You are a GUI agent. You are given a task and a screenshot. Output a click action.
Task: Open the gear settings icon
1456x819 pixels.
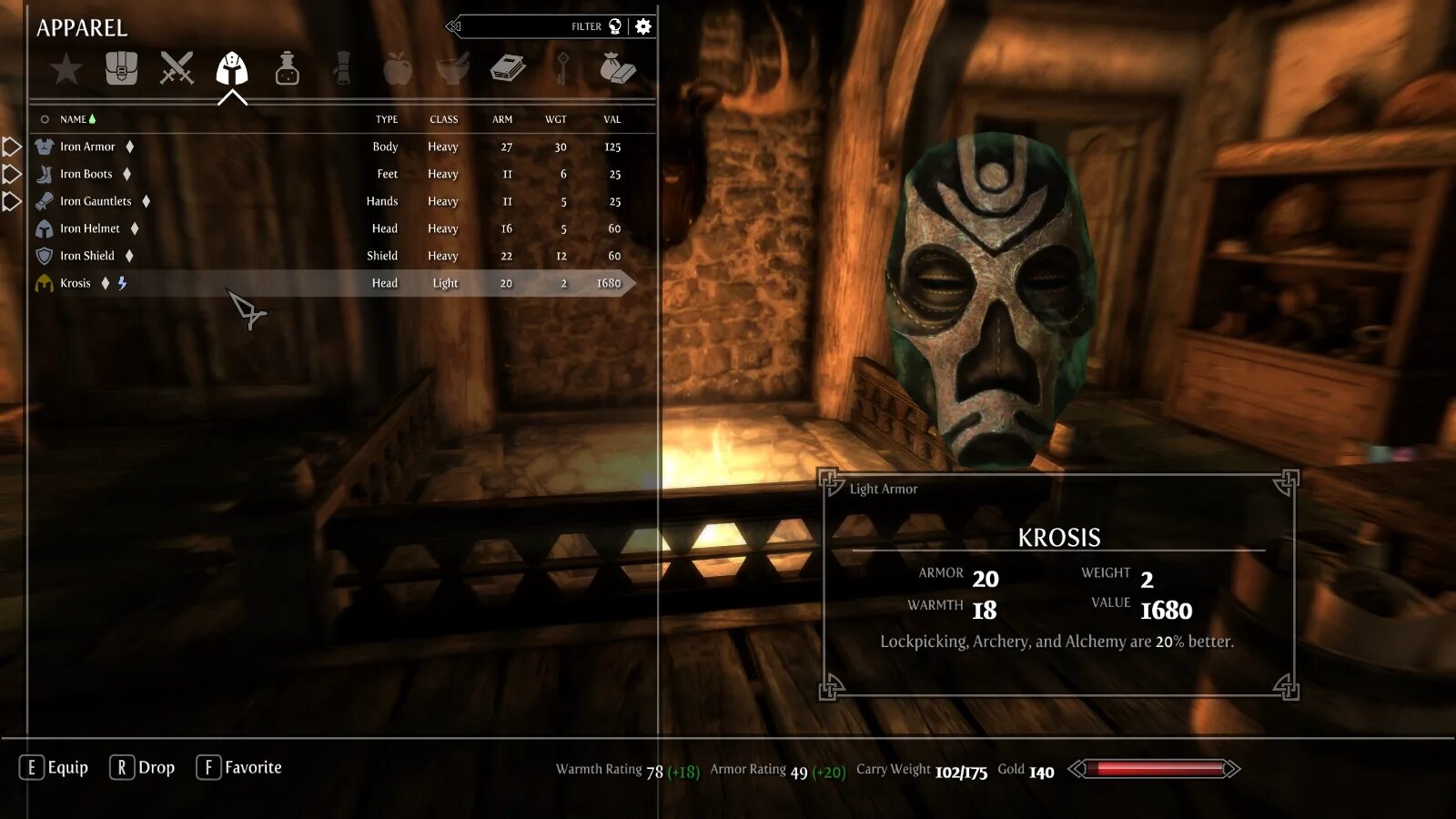[x=643, y=26]
